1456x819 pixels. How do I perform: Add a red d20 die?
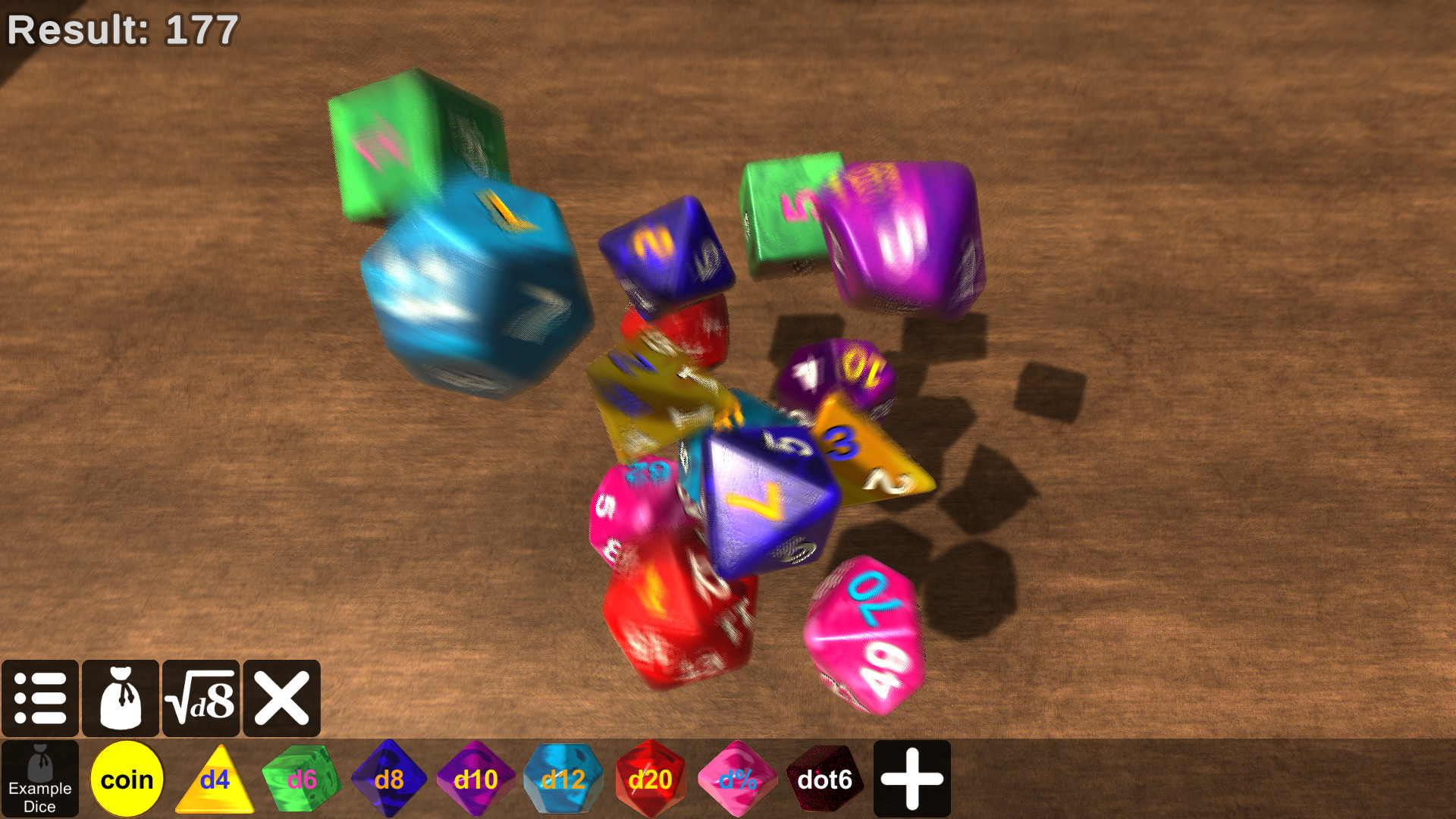coord(650,778)
